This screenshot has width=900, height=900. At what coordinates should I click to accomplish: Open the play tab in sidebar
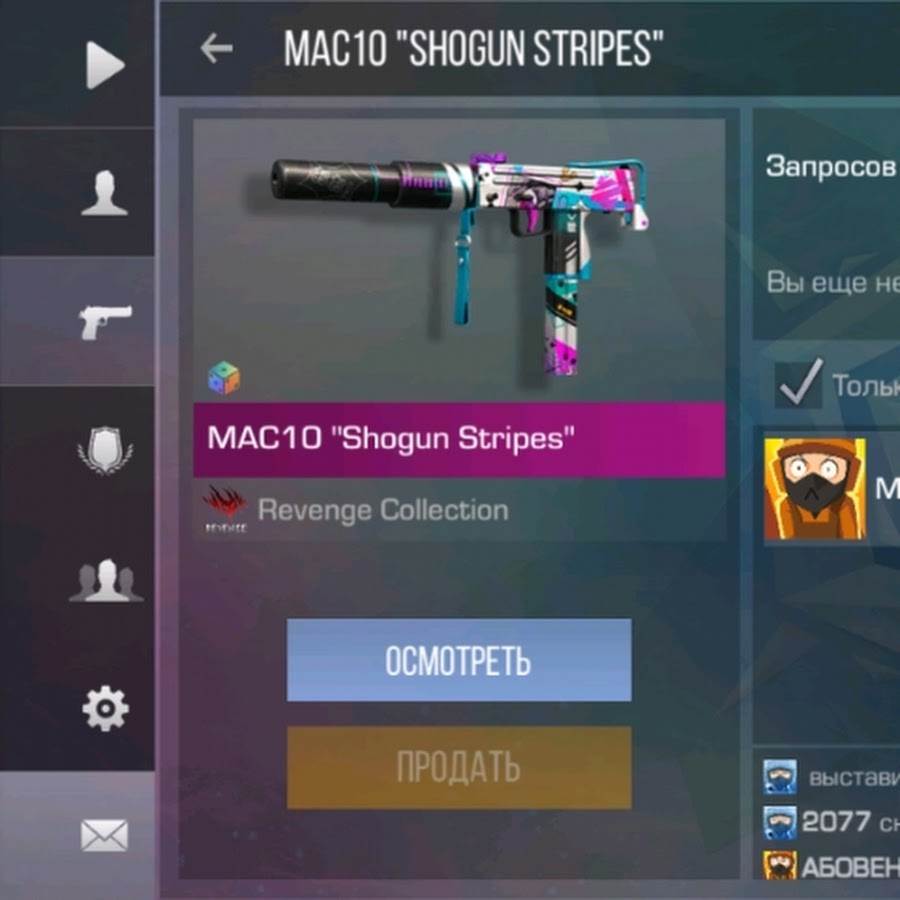coord(104,66)
